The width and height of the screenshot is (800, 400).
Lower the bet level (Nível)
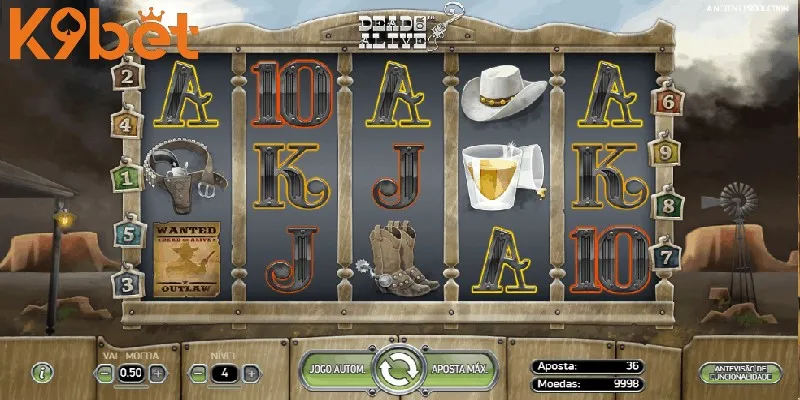coord(198,373)
